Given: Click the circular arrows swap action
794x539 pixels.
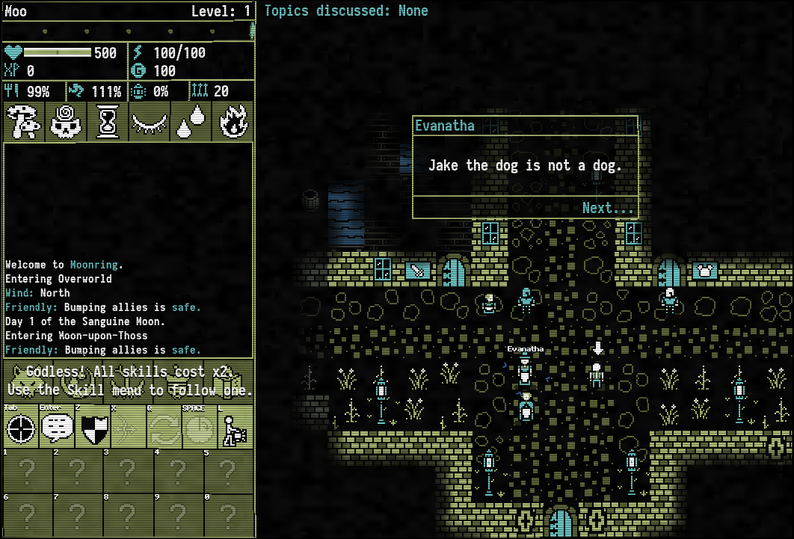Looking at the screenshot, I should (x=164, y=429).
